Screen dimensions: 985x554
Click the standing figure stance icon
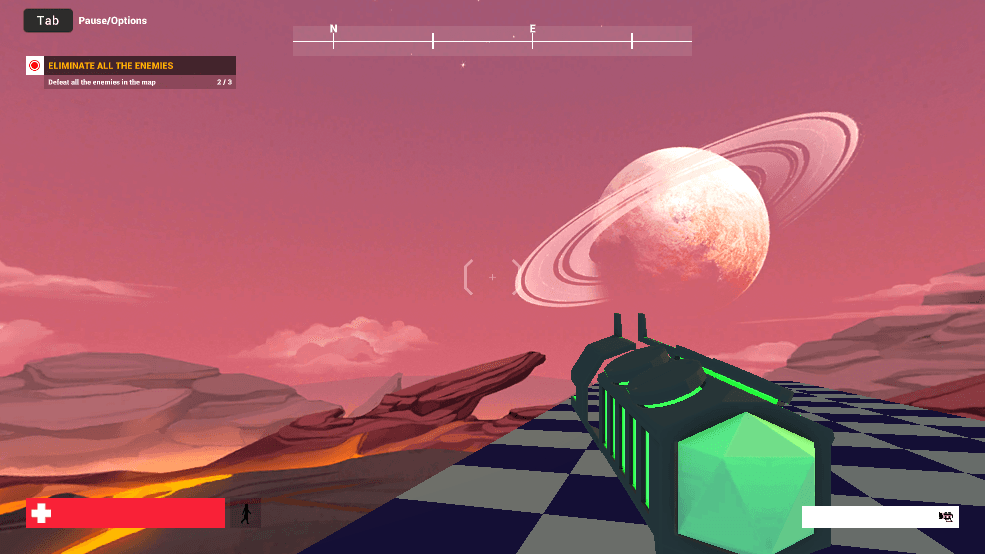pos(246,514)
